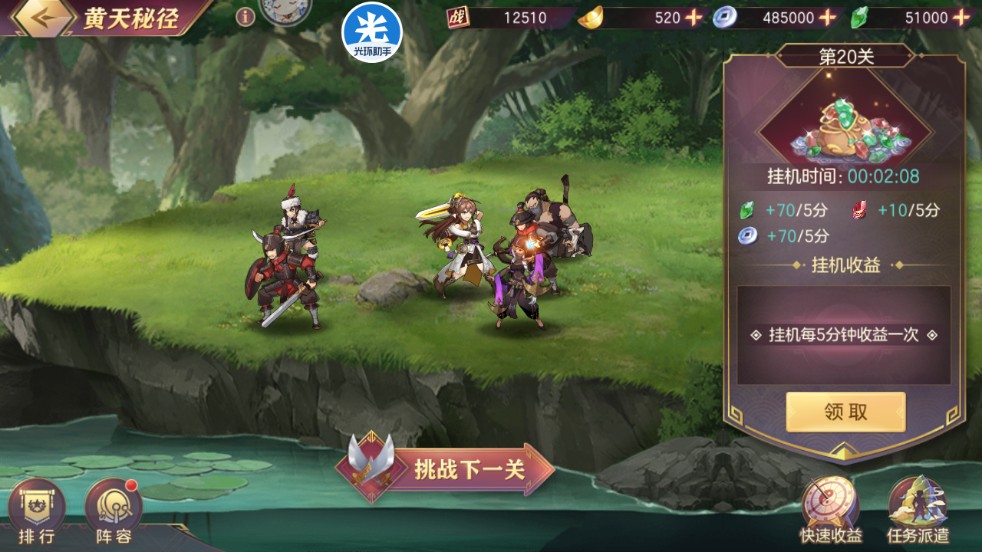Add more gold ingots with the plus
Screen dimensions: 982x552
pyautogui.click(x=693, y=17)
